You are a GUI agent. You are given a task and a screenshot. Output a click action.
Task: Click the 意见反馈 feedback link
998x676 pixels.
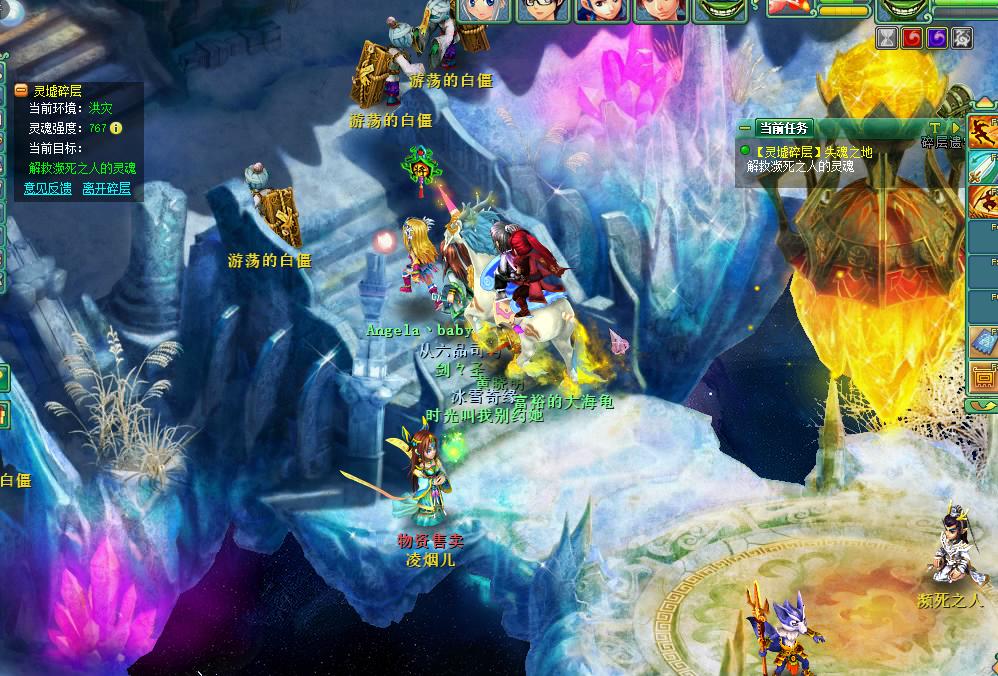click(48, 188)
